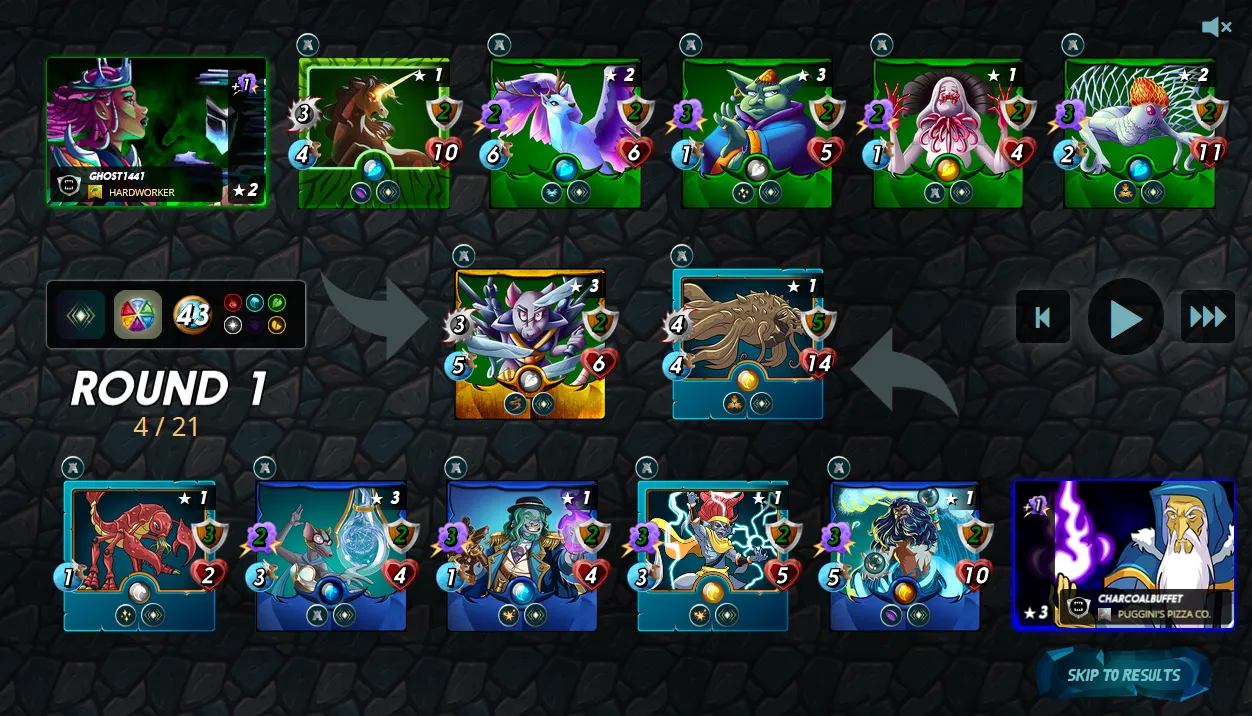Select the GHOST1441 summoner card
Viewport: 1252px width, 716px height.
coord(156,131)
